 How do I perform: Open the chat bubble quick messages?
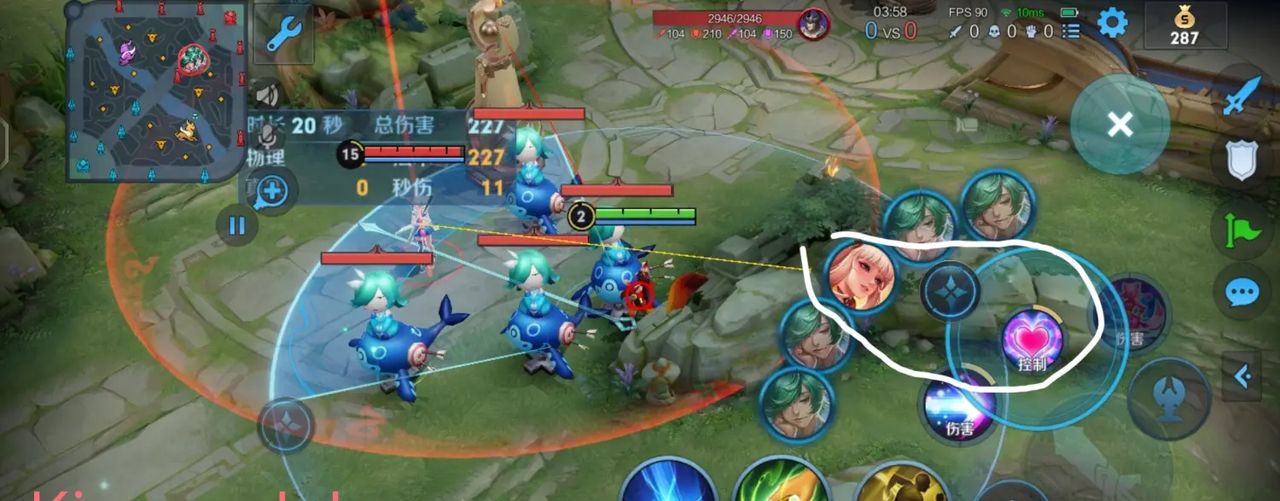pos(1242,292)
